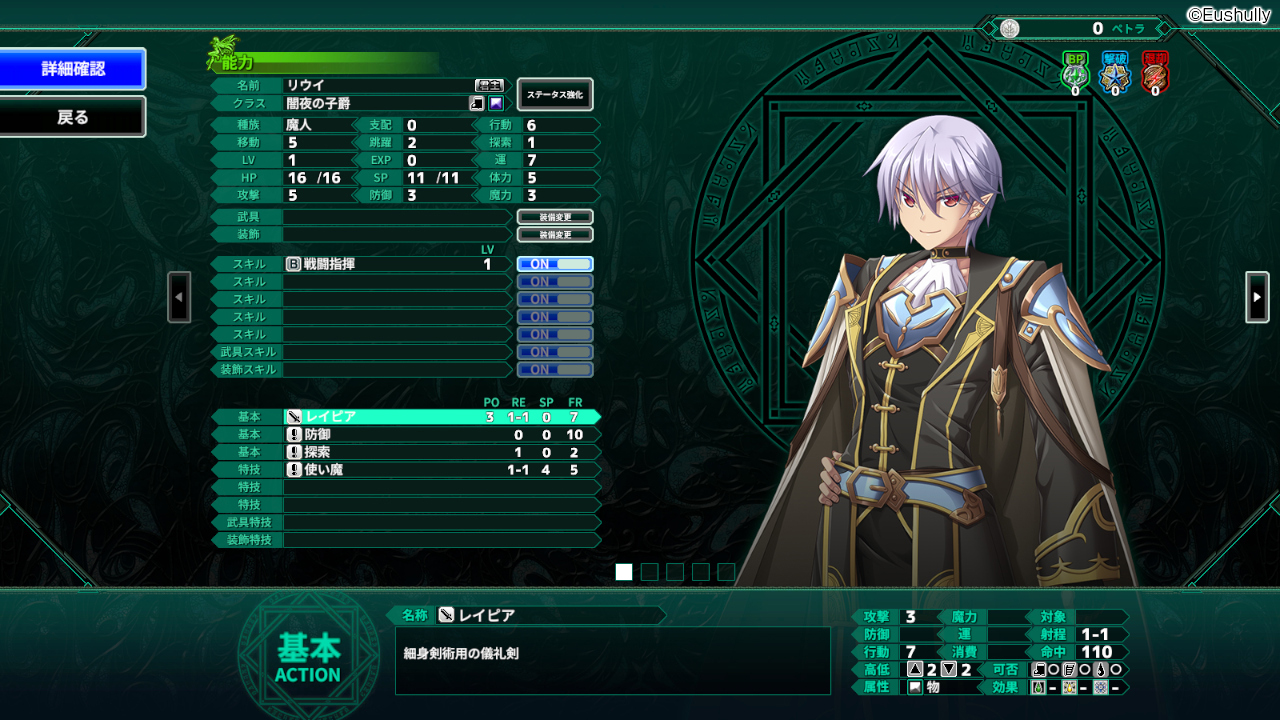Open the 詳細確認 detail check button

pyautogui.click(x=73, y=69)
